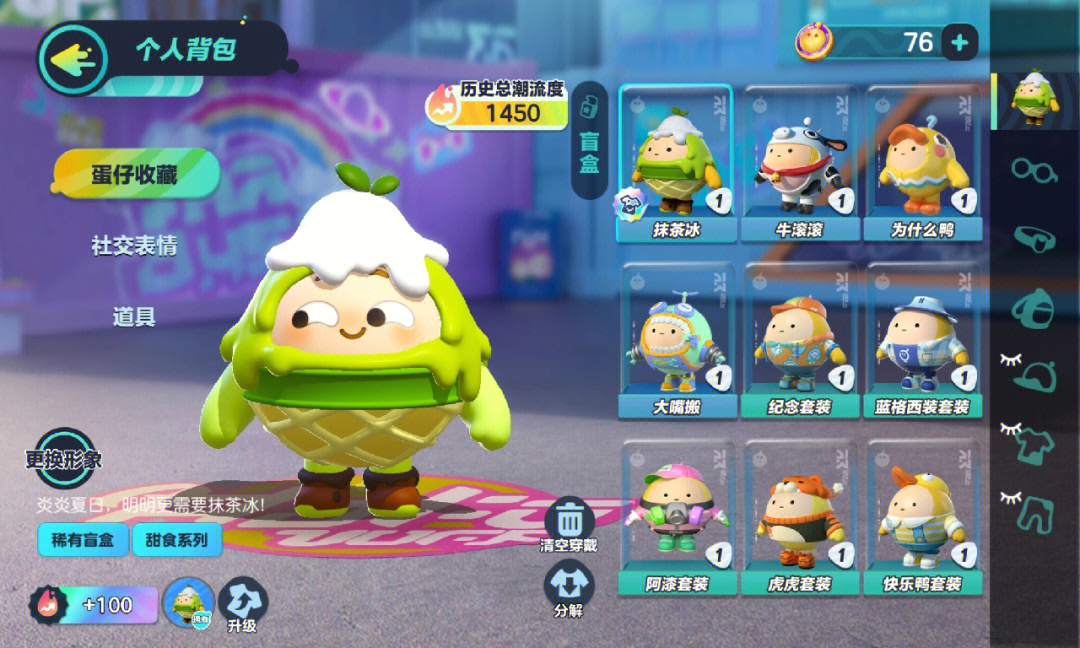Pick the 虎虎套装 tiger outfit
Viewport: 1080px width, 648px height.
(x=797, y=518)
